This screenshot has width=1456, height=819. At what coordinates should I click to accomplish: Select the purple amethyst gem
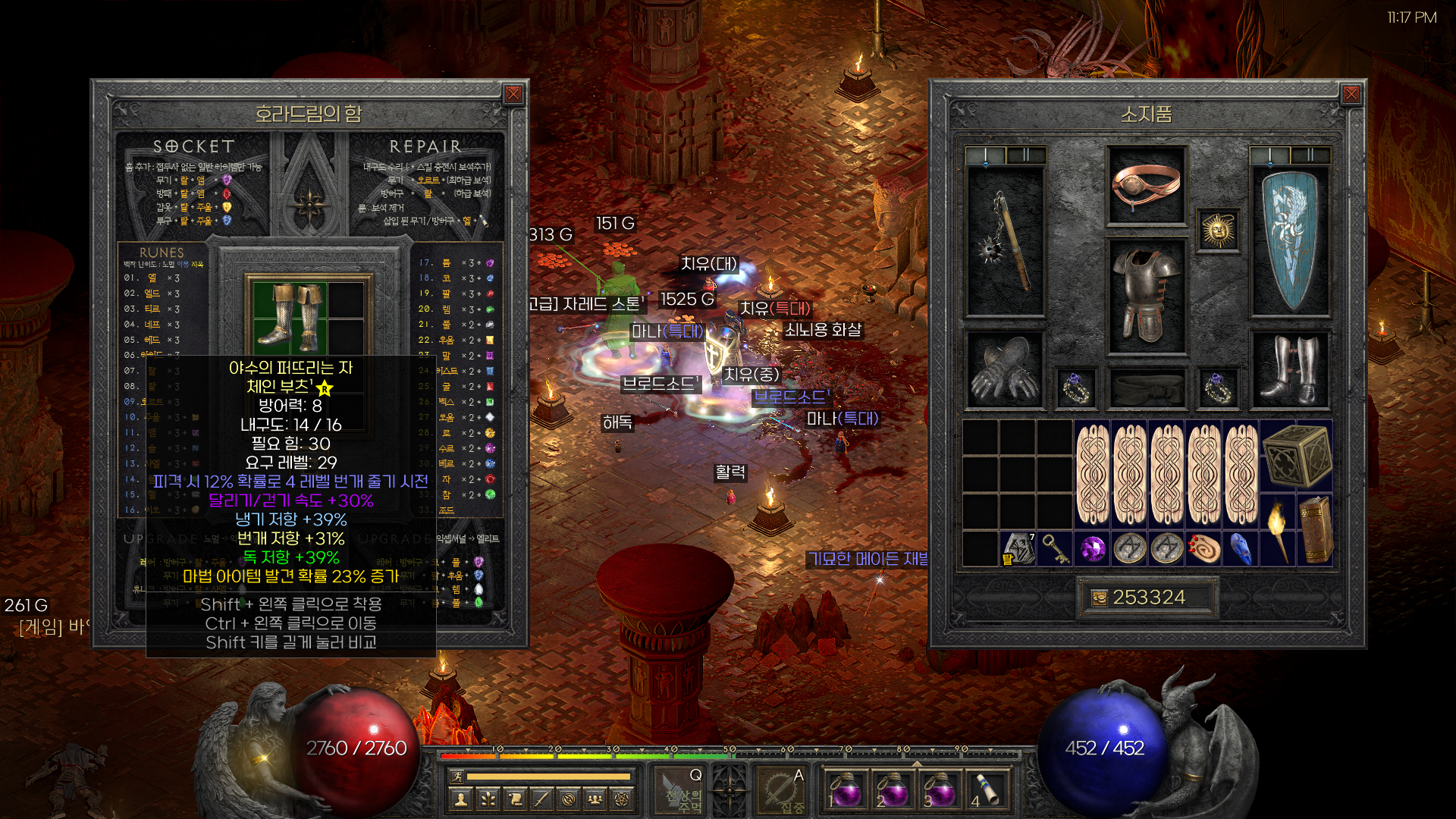click(x=1093, y=548)
